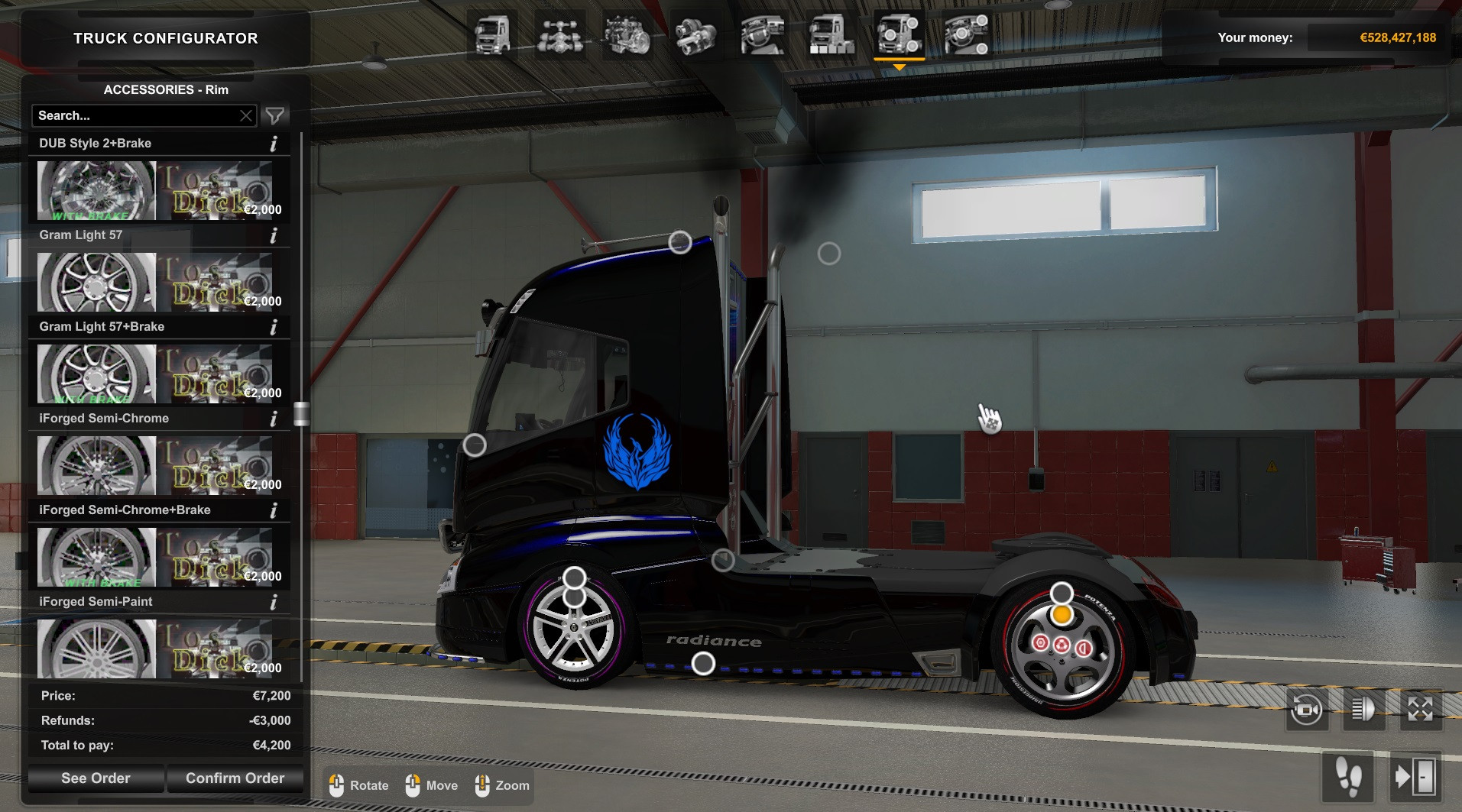Open the interior configuration icon
Image resolution: width=1462 pixels, height=812 pixels.
760,34
